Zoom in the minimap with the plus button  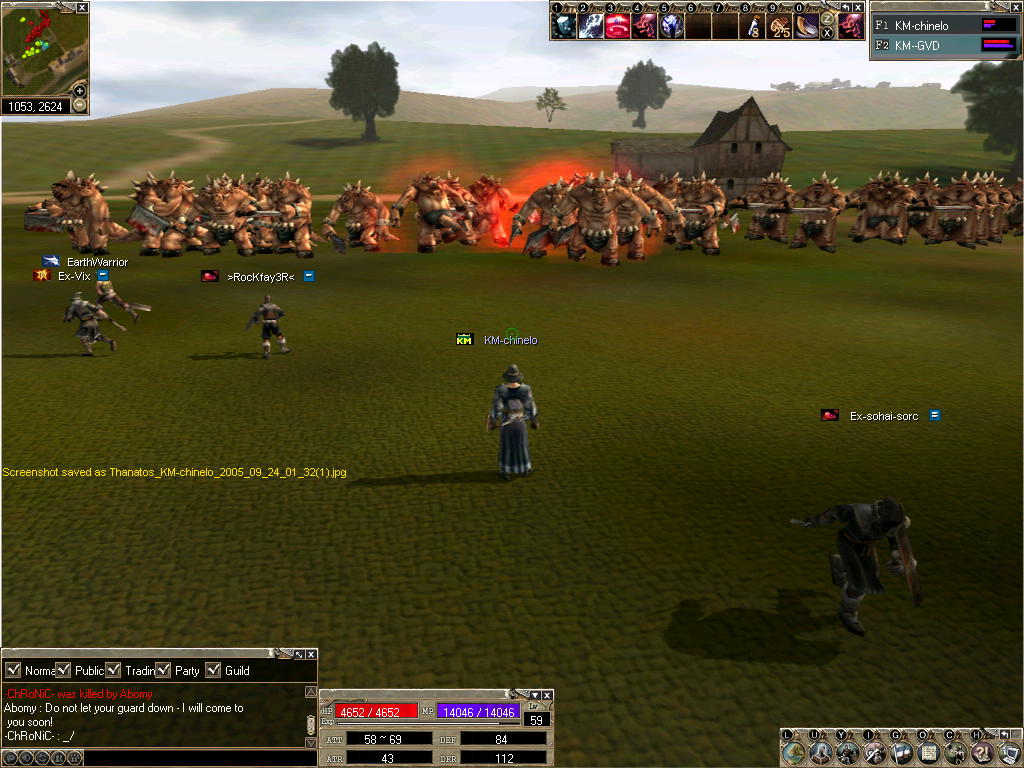[x=80, y=91]
